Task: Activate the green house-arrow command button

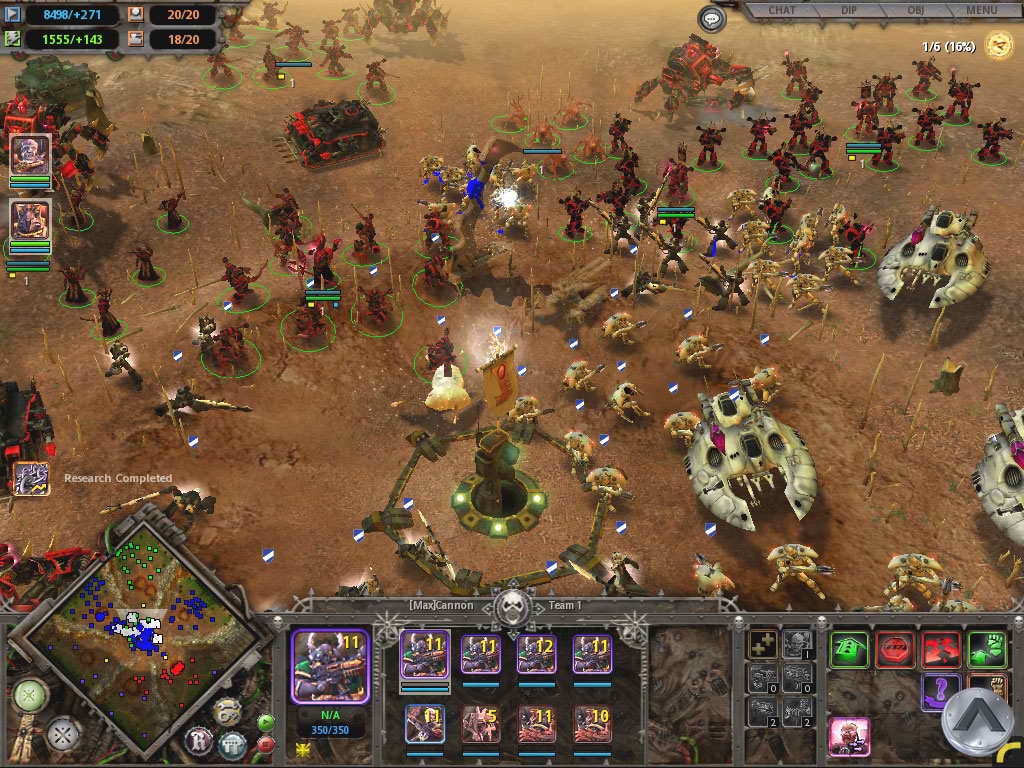Action: click(x=848, y=649)
